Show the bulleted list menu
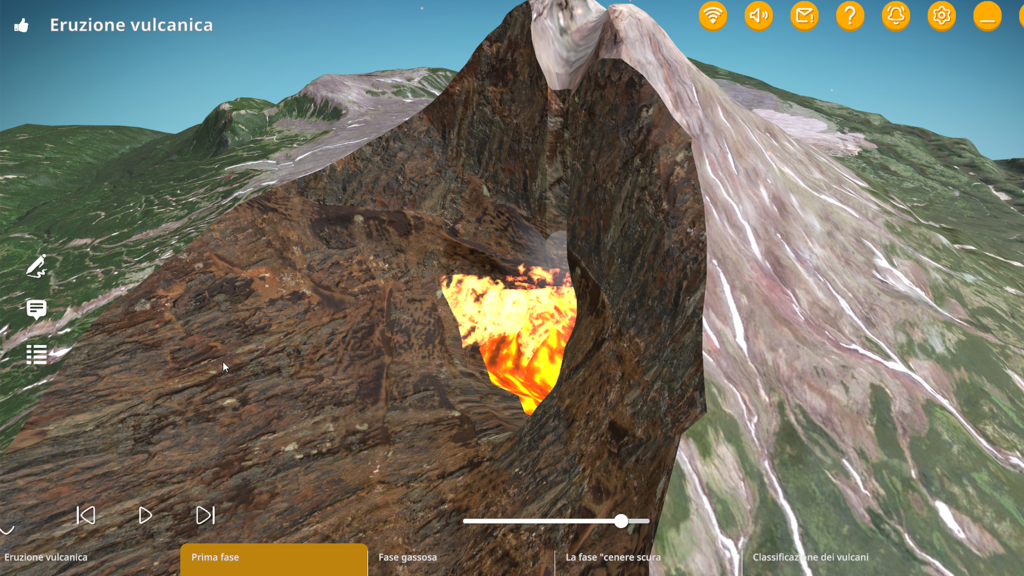The width and height of the screenshot is (1024, 576). (x=37, y=354)
